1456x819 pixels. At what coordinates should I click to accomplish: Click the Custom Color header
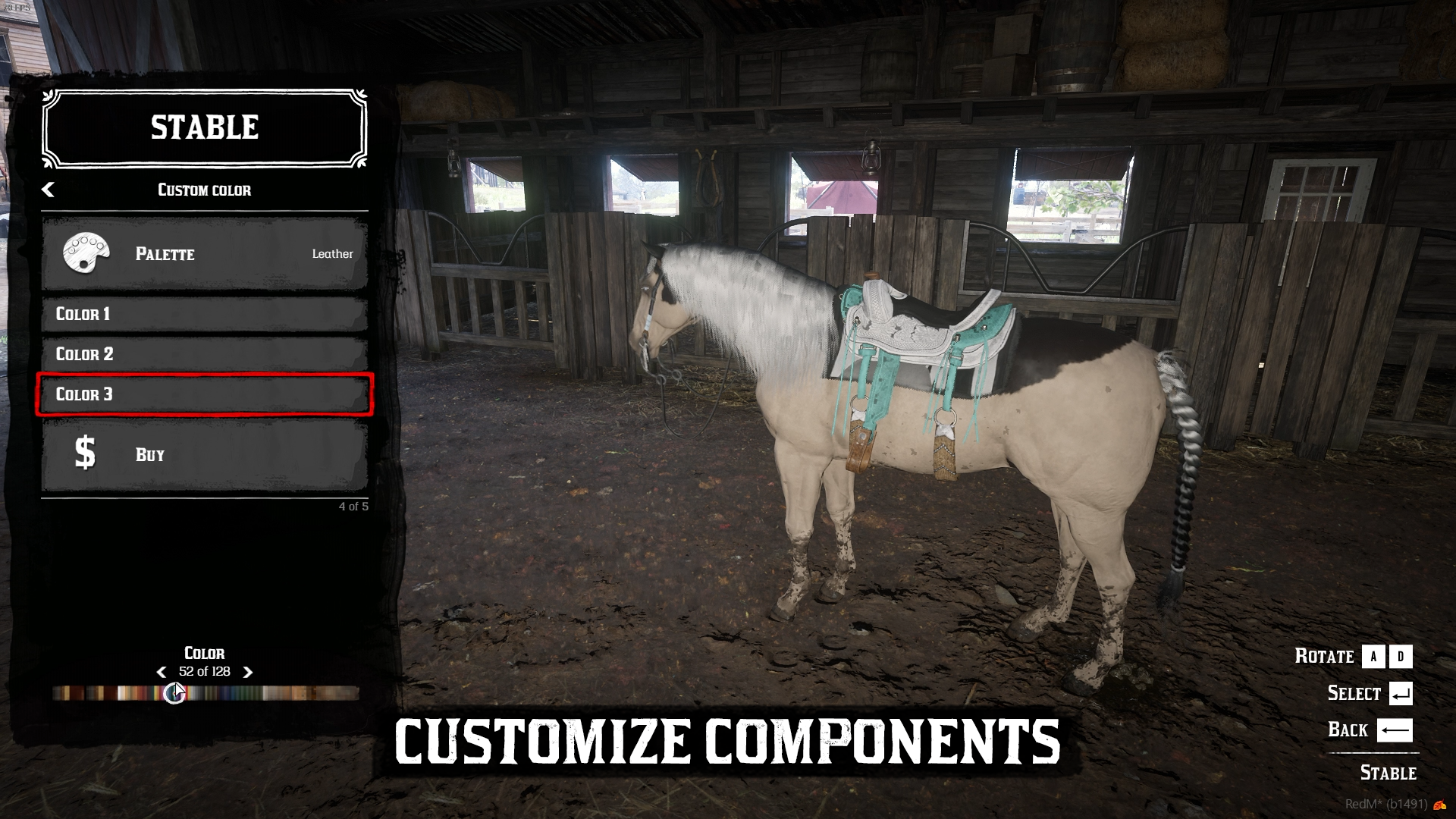click(x=203, y=190)
